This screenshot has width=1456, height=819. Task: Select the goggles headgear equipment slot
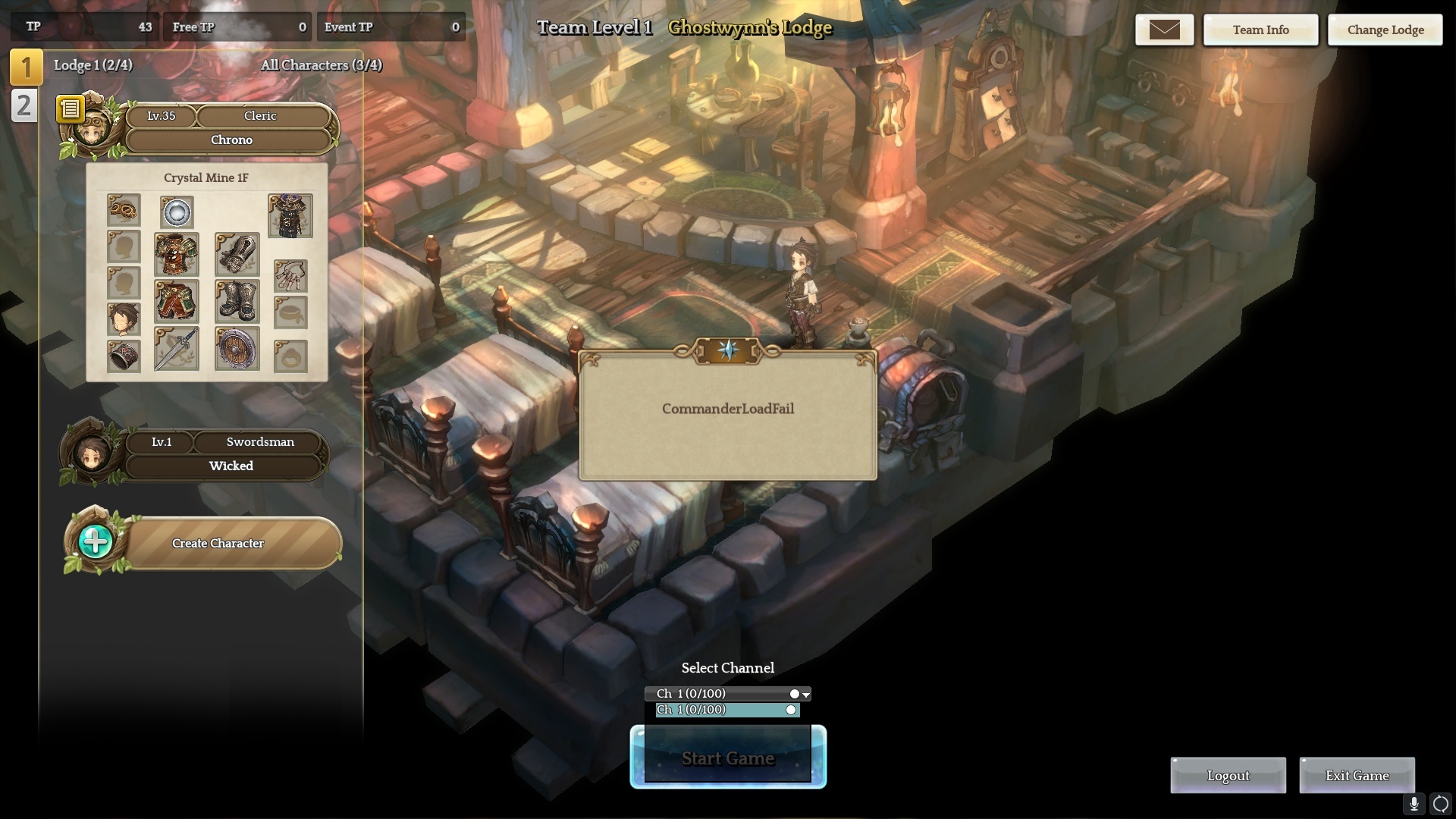[124, 209]
